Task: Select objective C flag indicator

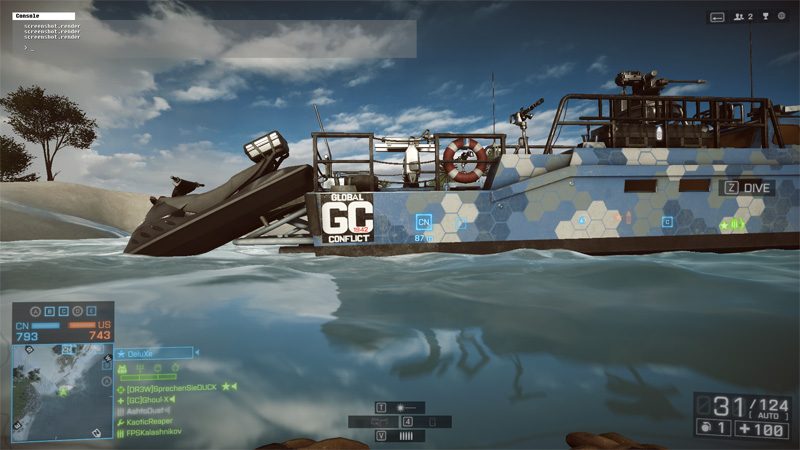Action: point(62,311)
